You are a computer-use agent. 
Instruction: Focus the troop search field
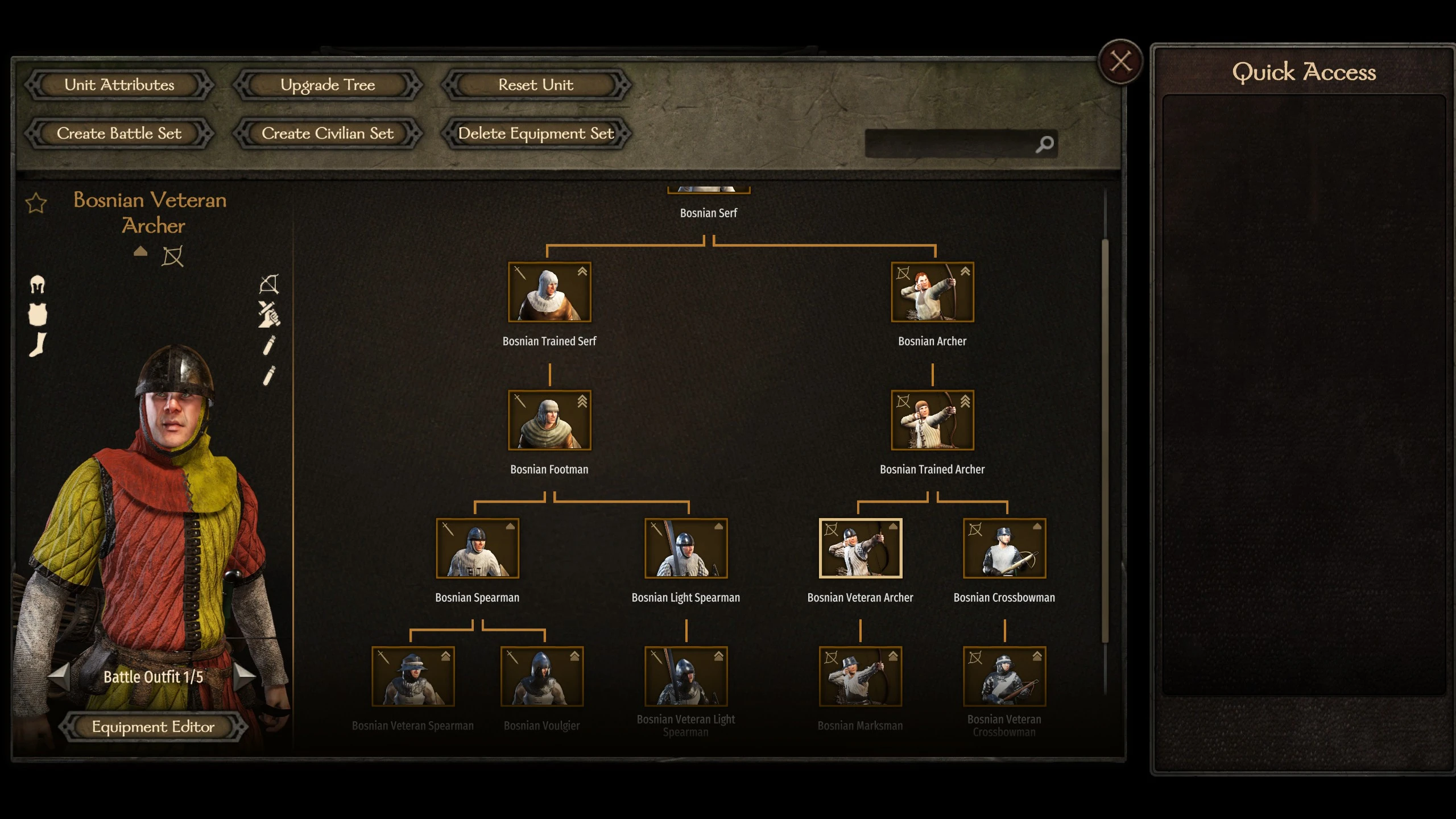[950, 144]
